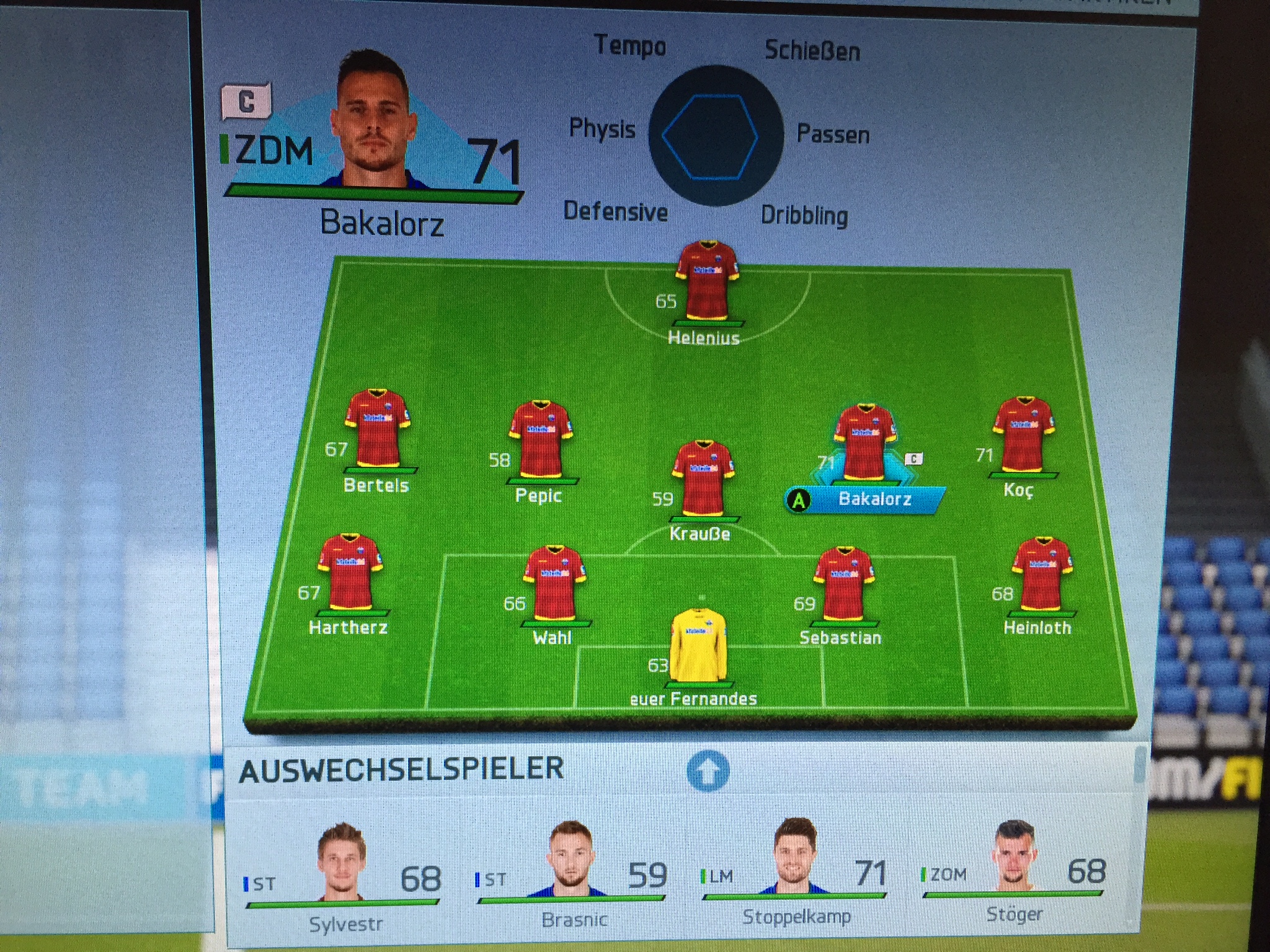Select defender Sebastian
Screen dimensions: 1270x952
[x=844, y=583]
